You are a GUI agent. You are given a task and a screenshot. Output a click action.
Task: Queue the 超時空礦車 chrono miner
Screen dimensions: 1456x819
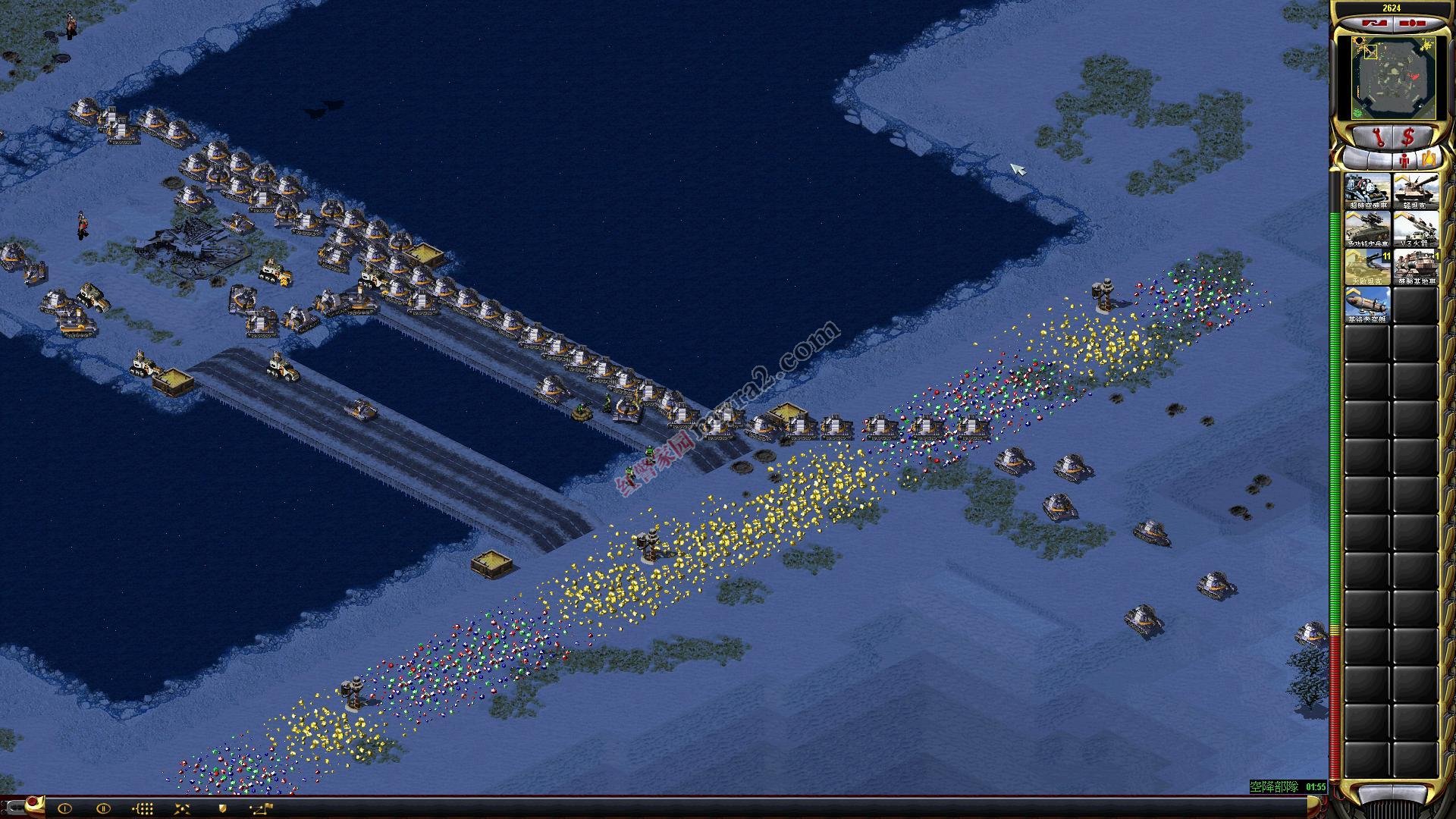1367,191
